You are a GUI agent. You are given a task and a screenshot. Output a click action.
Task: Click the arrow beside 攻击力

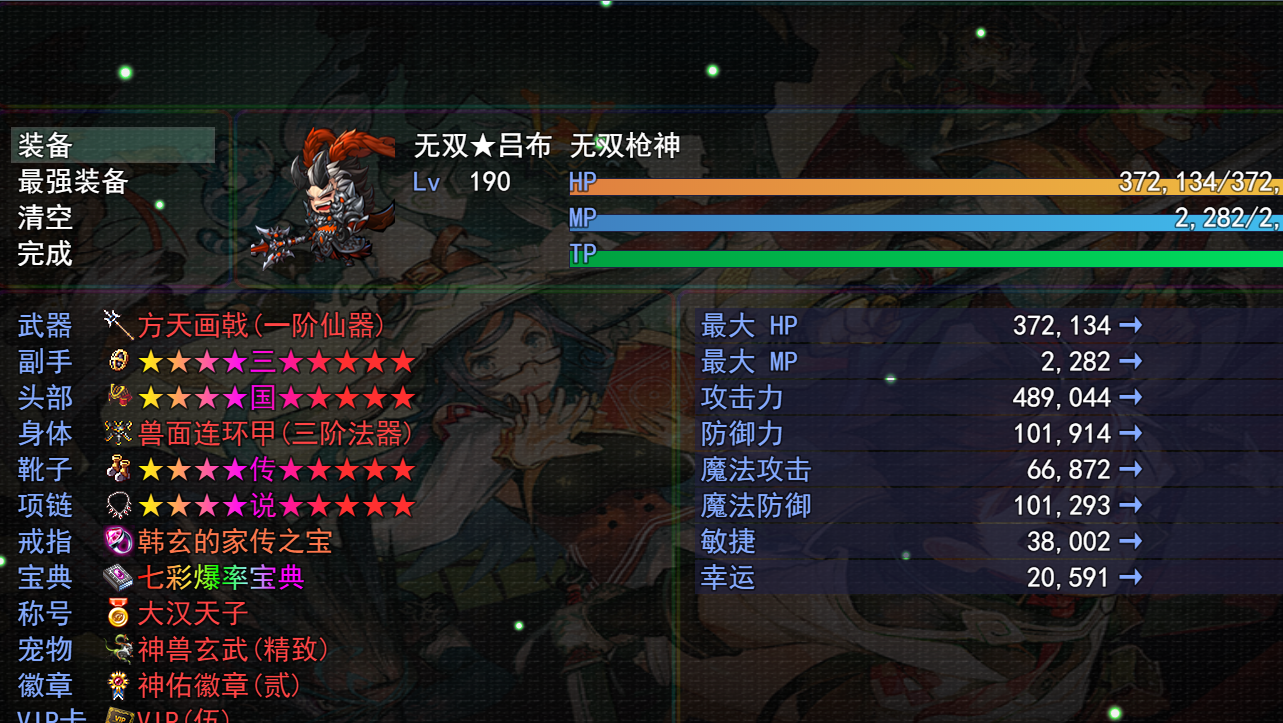coord(1130,397)
